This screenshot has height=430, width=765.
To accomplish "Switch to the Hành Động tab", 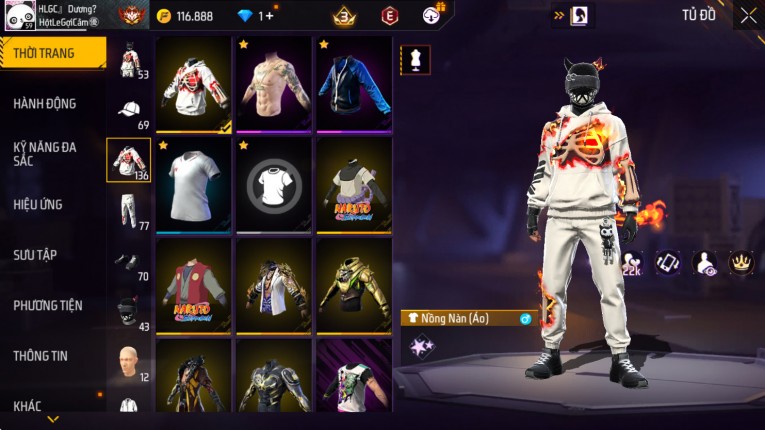I will (45, 103).
